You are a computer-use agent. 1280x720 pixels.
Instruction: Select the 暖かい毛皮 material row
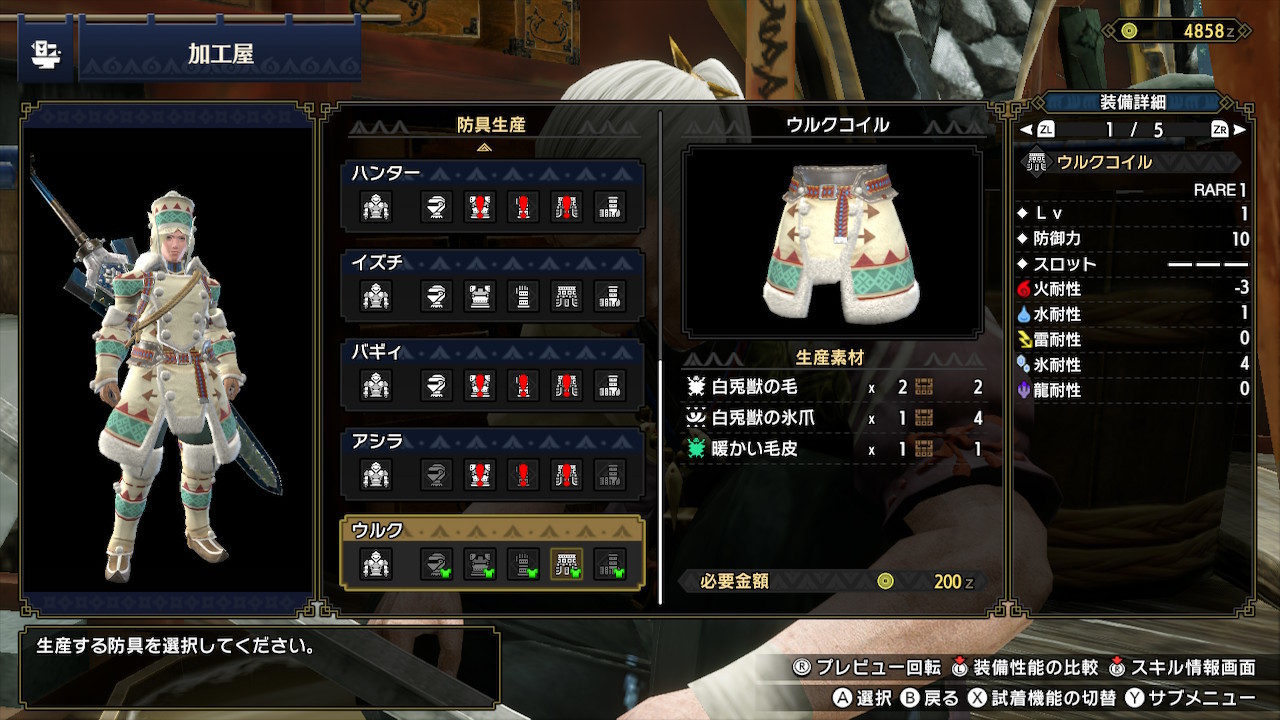coord(833,449)
